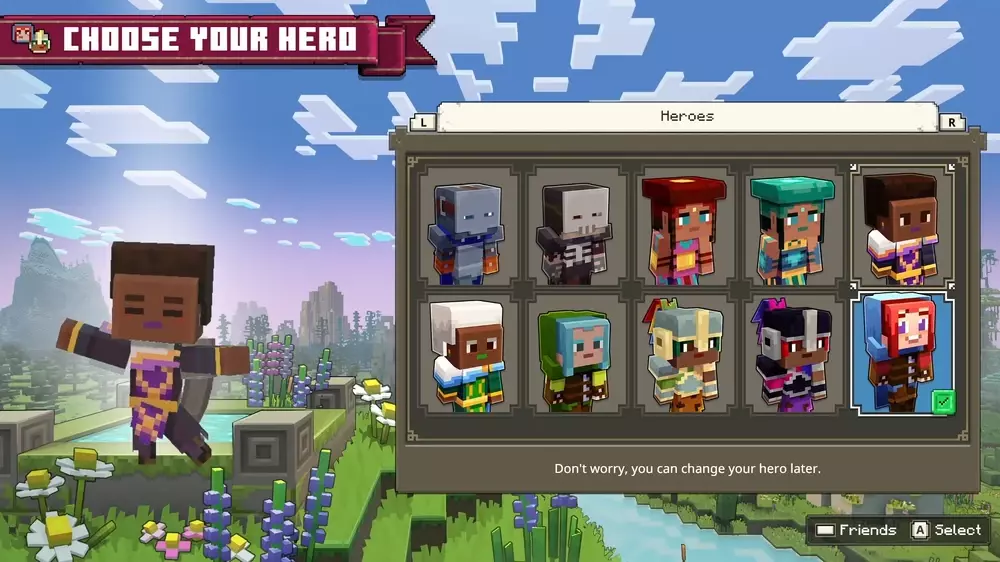Switch to the Heroes tab
The width and height of the screenshot is (1000, 562).
[x=687, y=117]
